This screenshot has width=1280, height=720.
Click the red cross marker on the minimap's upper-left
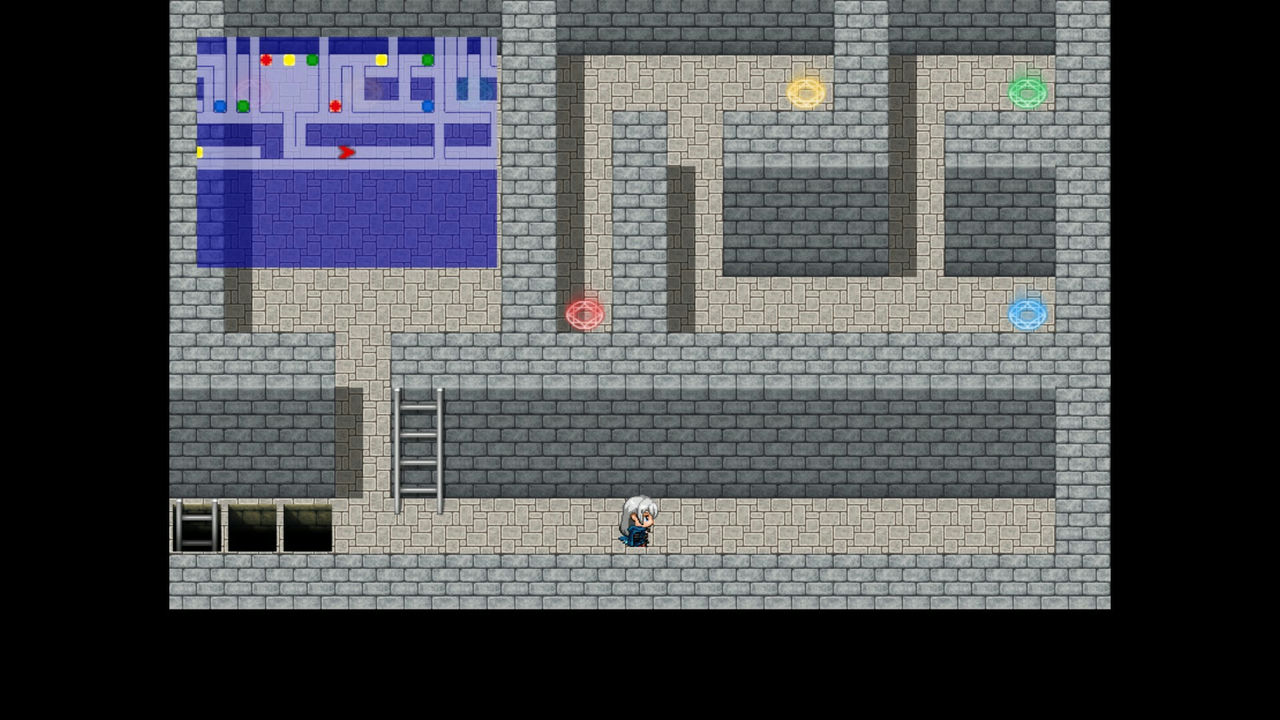(266, 59)
